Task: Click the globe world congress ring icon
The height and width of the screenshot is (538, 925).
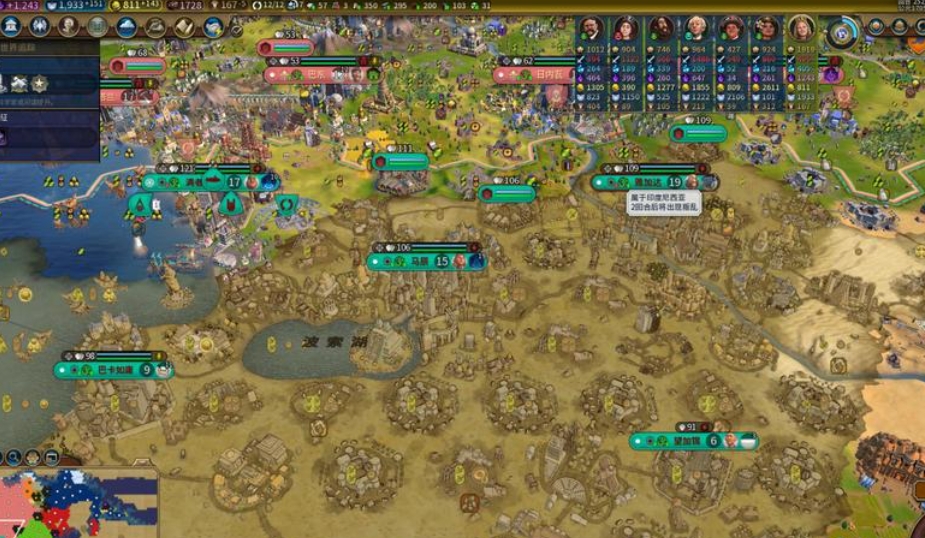Action: pos(843,32)
